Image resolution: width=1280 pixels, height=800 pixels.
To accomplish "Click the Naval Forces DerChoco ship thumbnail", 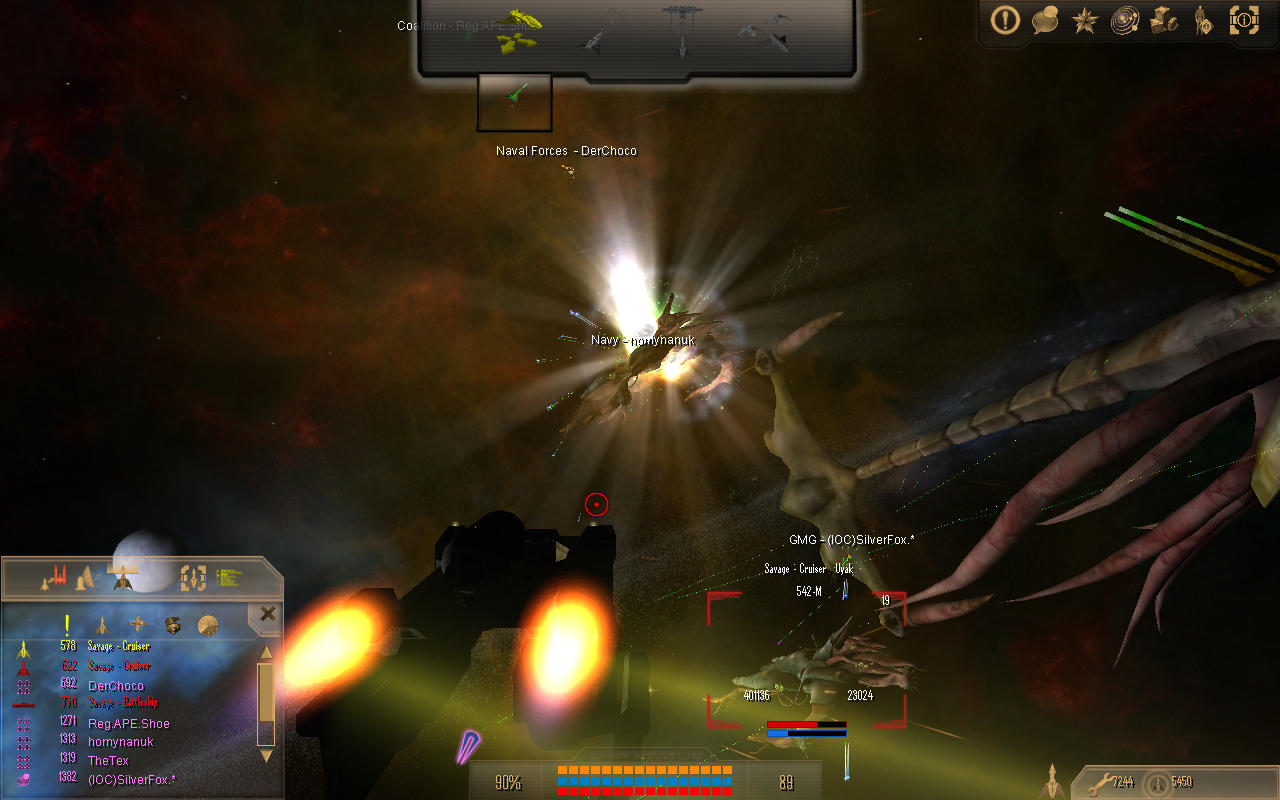I will (514, 102).
